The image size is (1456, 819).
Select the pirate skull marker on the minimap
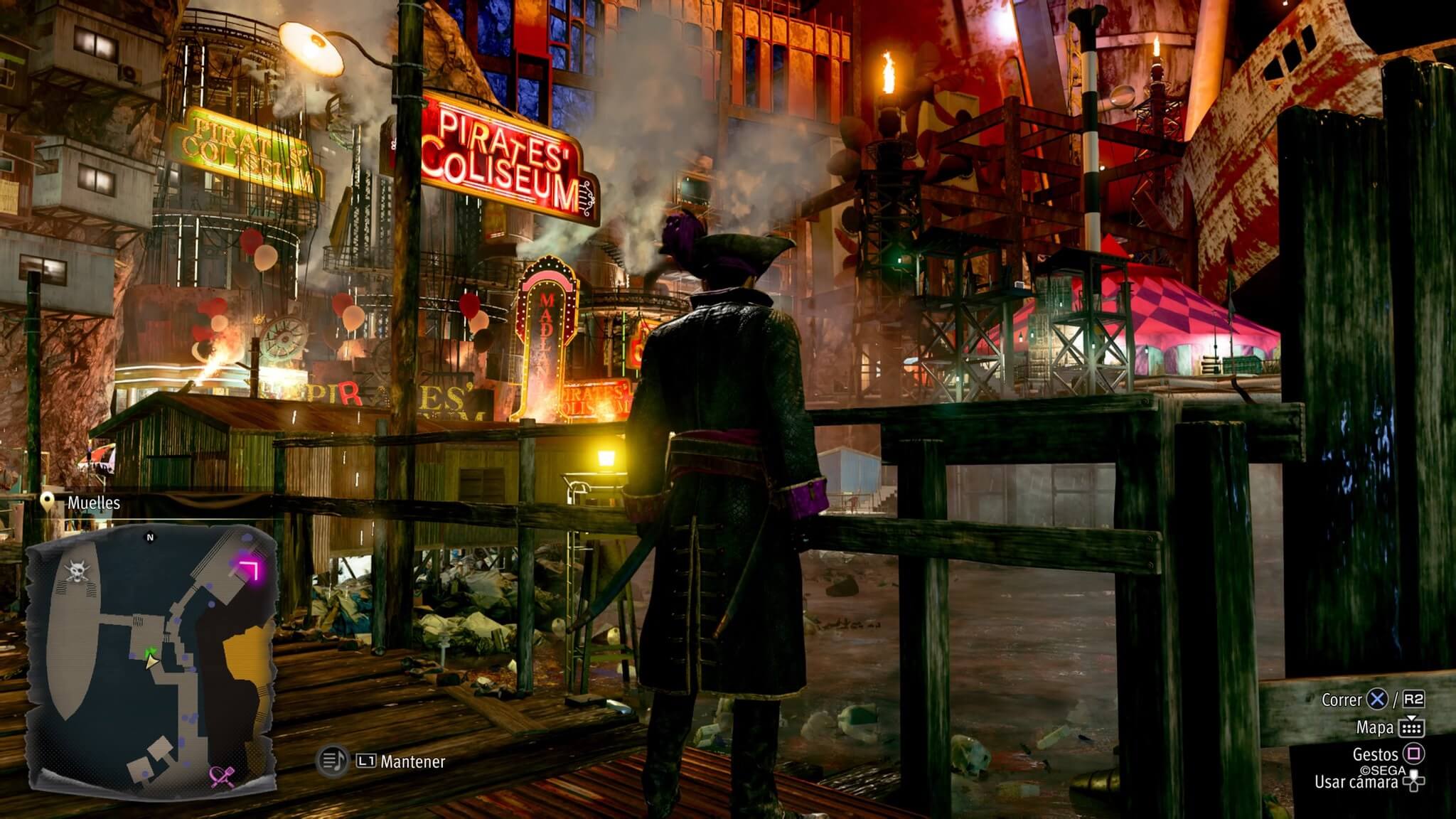76,569
